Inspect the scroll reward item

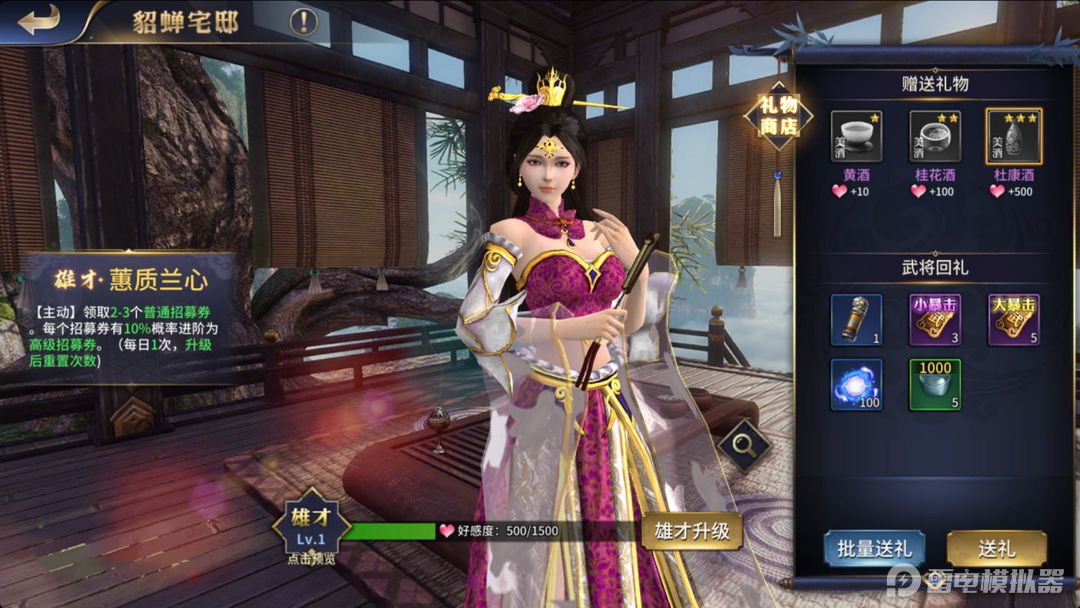pyautogui.click(x=857, y=320)
